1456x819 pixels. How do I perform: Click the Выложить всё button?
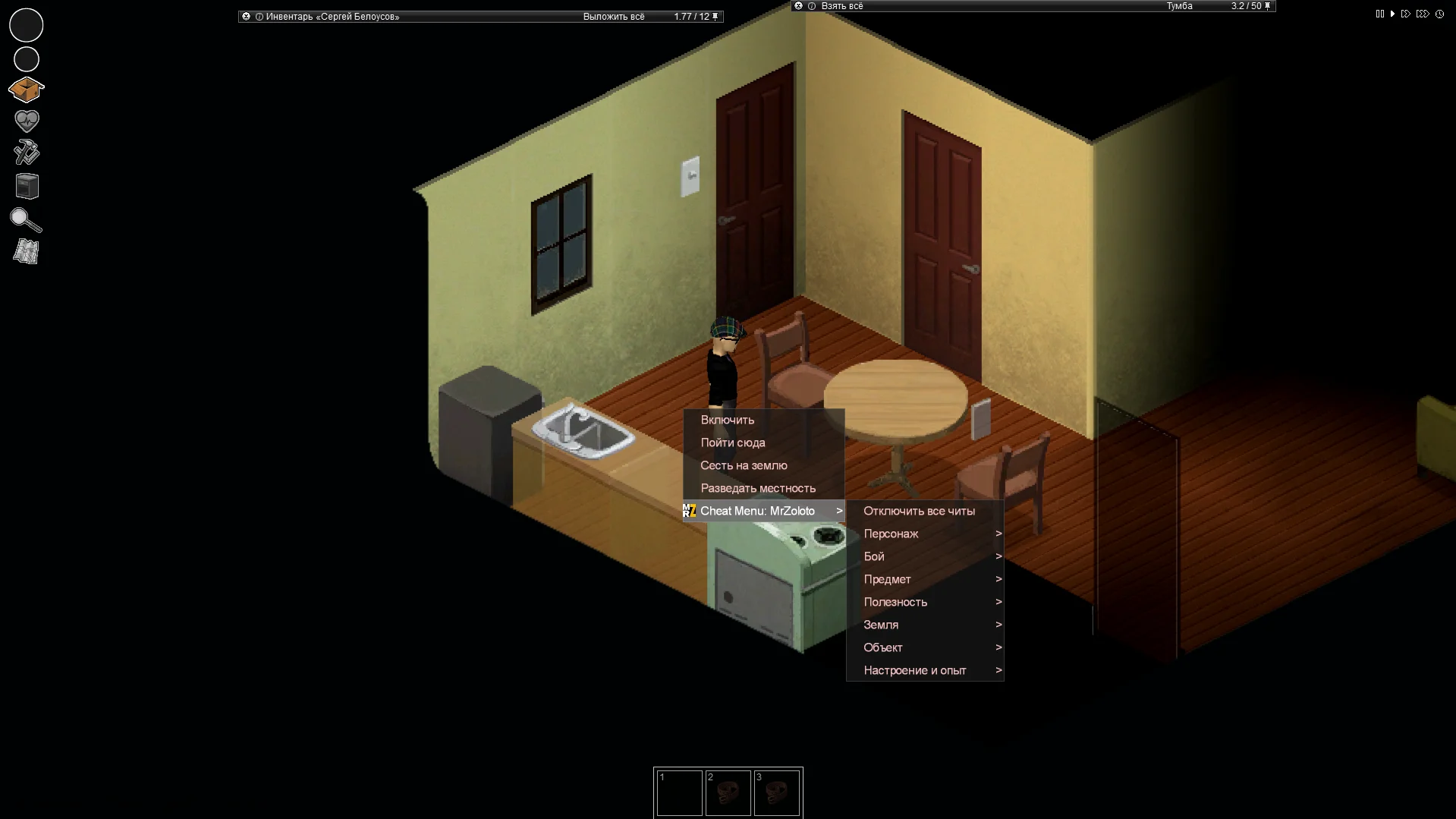tap(614, 16)
